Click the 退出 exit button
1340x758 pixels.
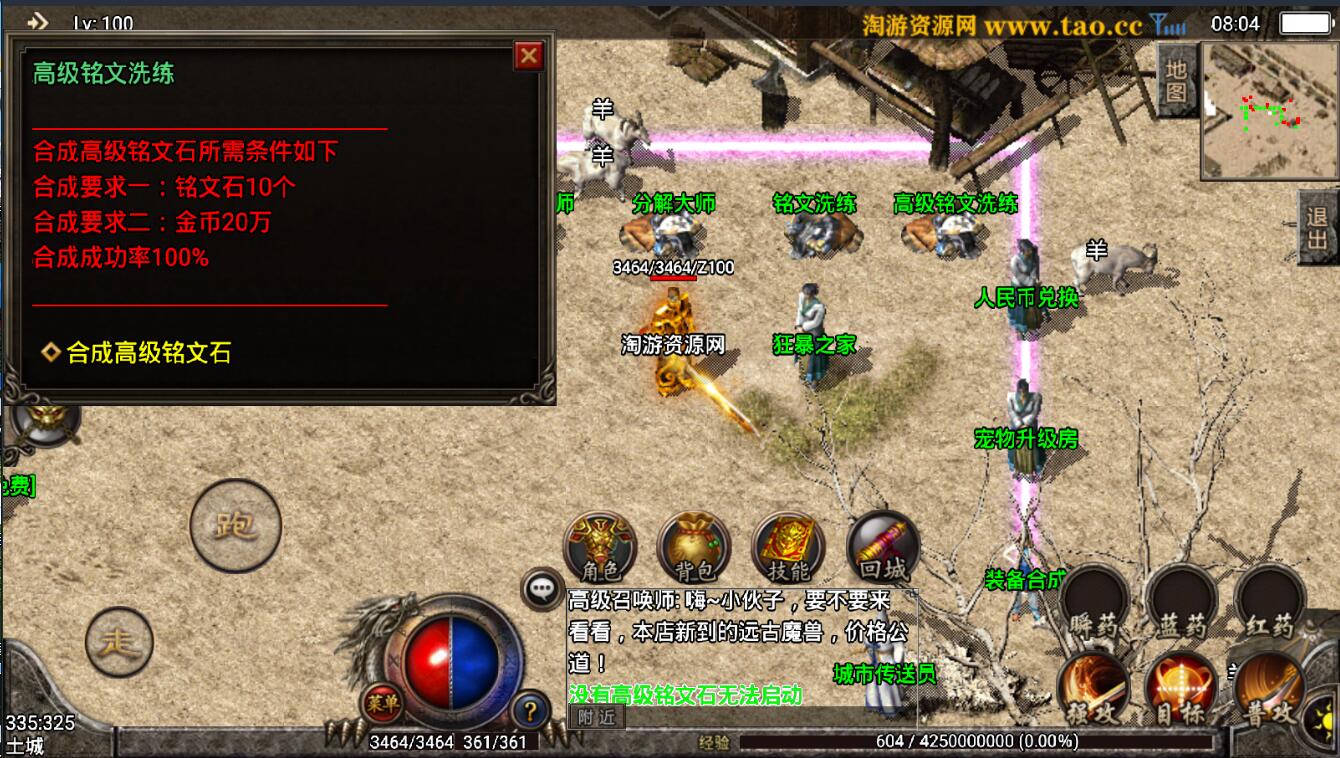coord(1316,227)
